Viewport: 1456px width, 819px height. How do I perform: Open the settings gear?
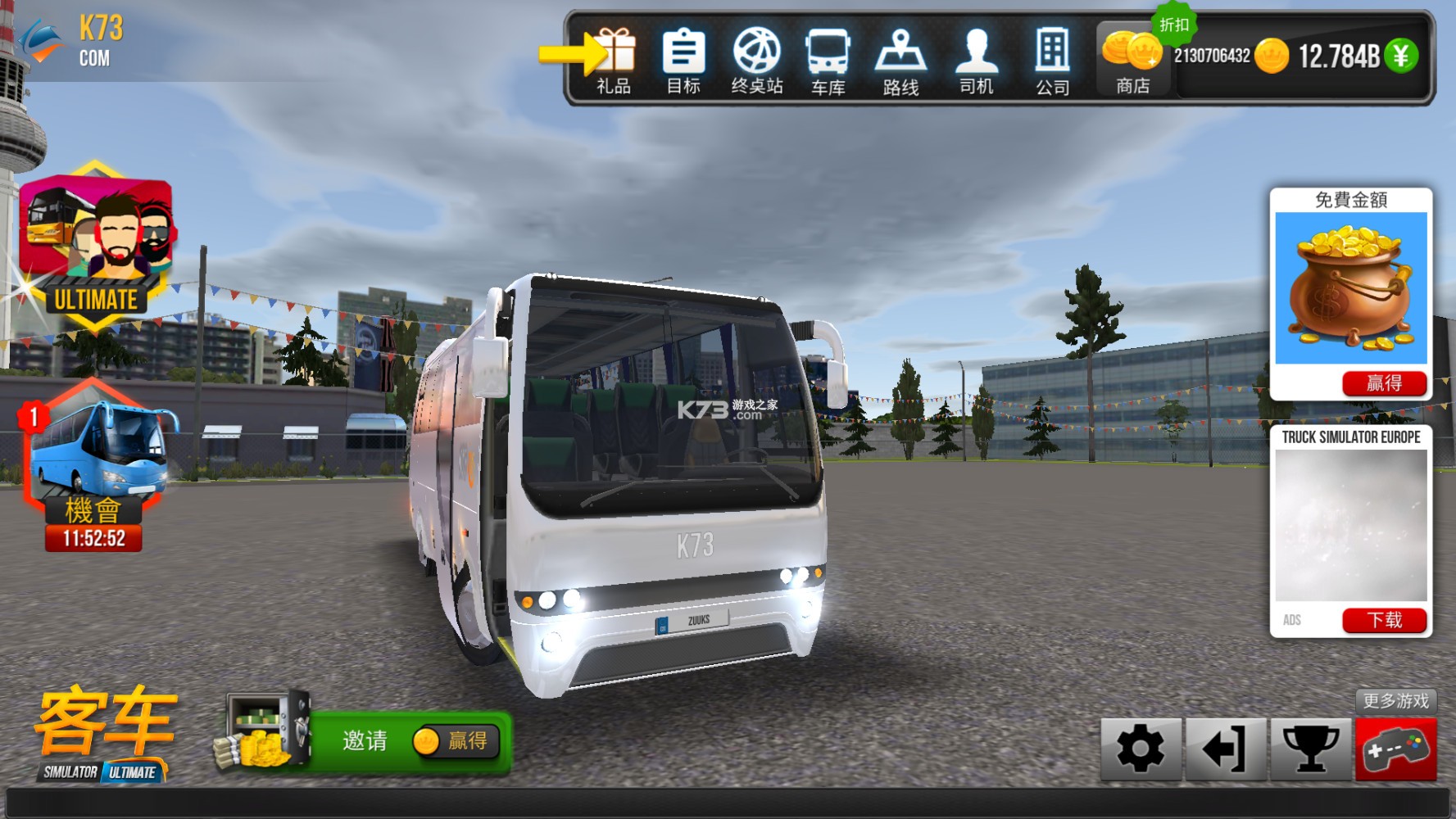[x=1141, y=749]
